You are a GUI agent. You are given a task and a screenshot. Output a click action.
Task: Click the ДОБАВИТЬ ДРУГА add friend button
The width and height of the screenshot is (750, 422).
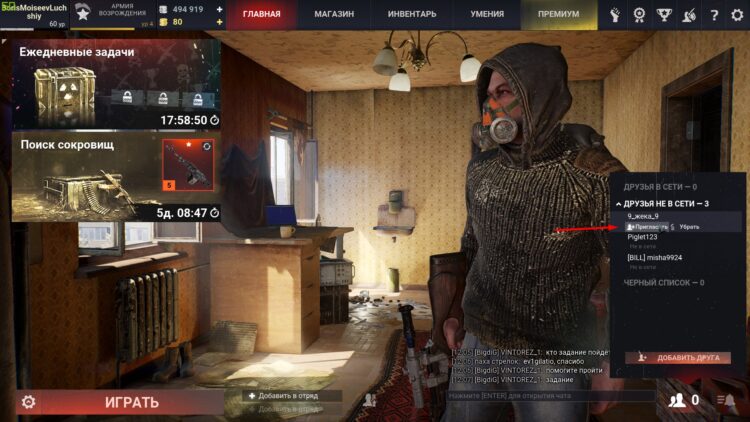pos(678,357)
